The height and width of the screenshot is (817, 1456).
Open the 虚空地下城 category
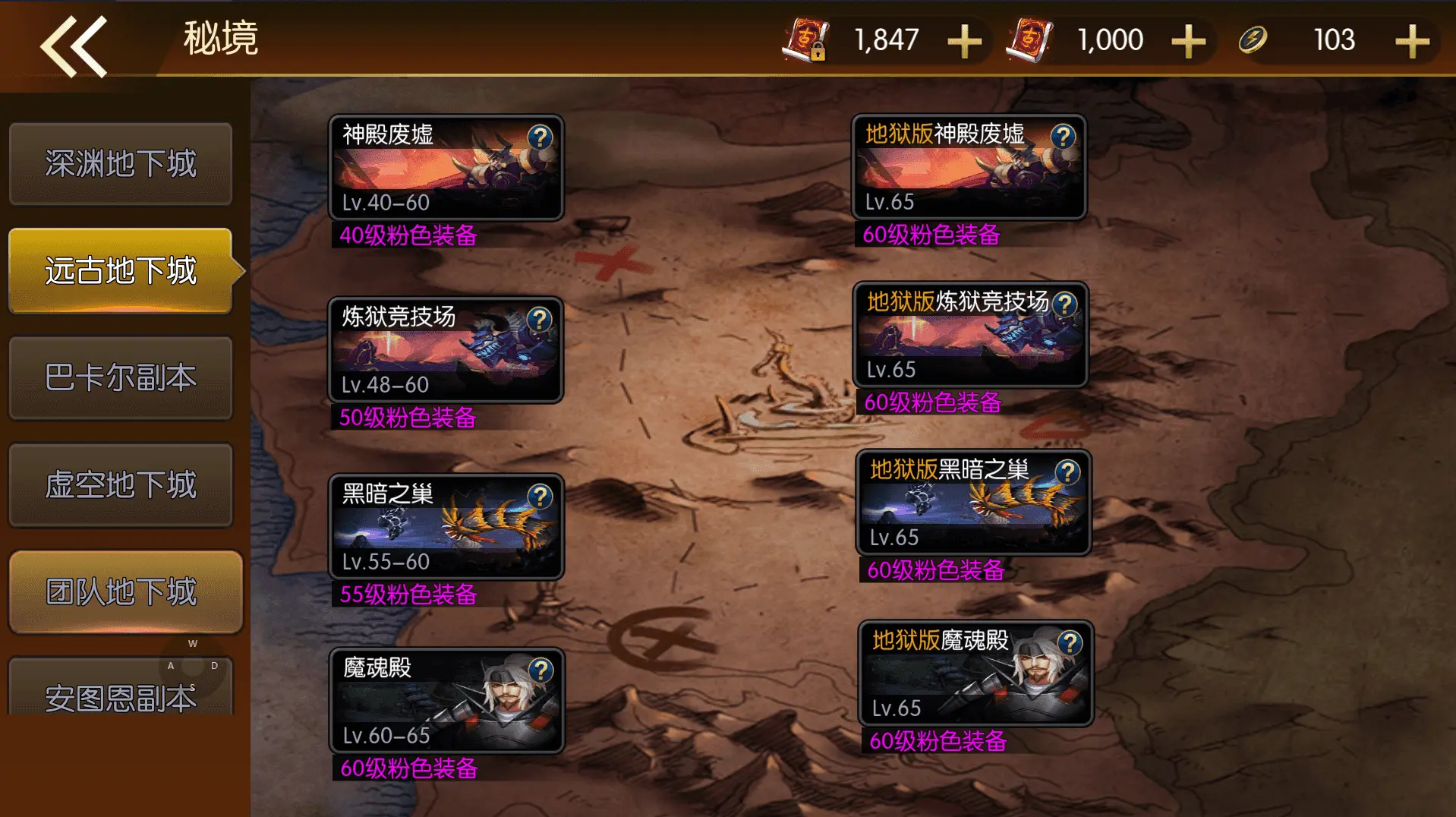point(121,485)
